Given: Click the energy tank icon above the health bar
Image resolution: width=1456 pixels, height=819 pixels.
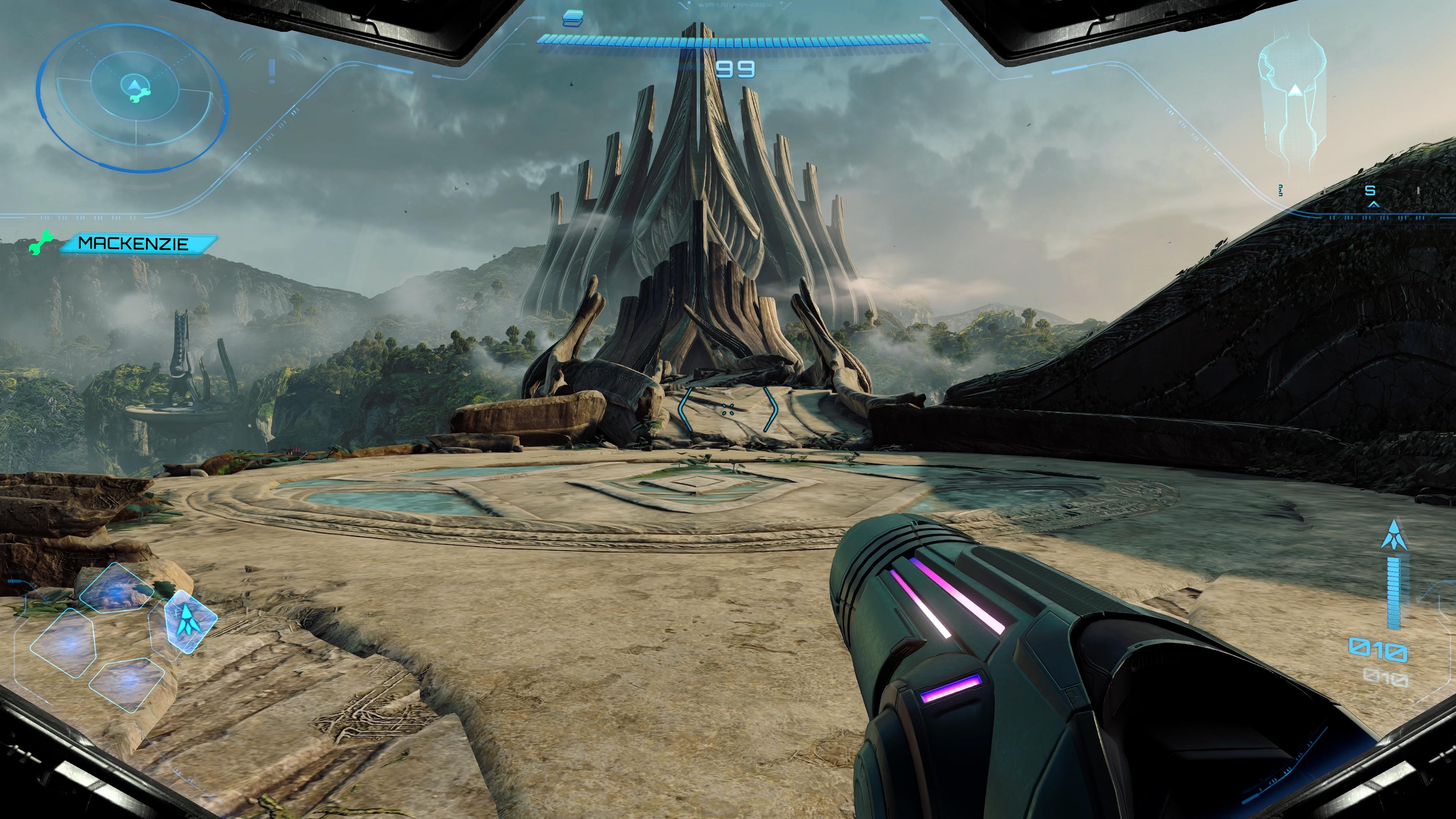Looking at the screenshot, I should (x=573, y=19).
